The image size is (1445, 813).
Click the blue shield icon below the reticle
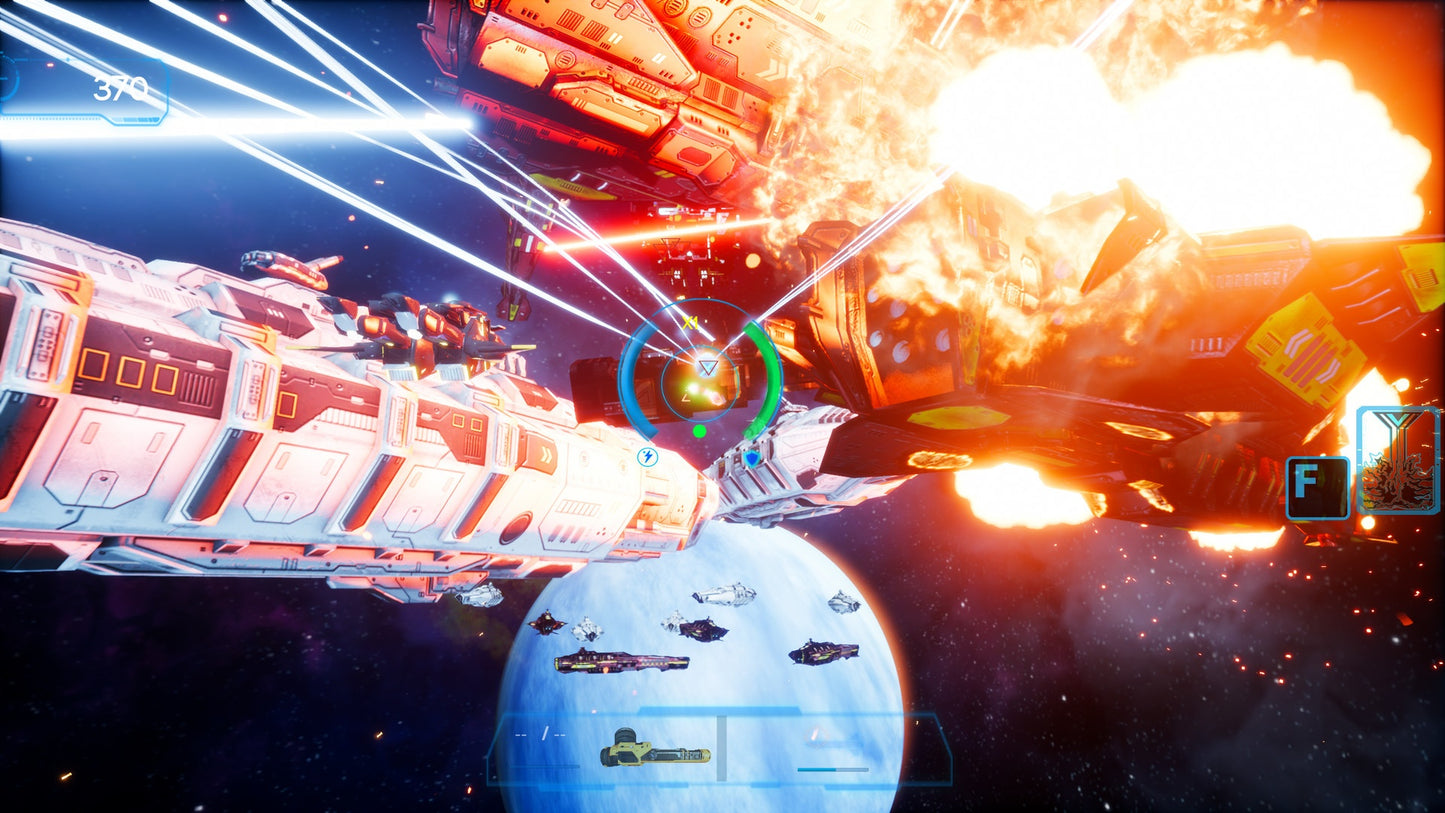point(750,459)
